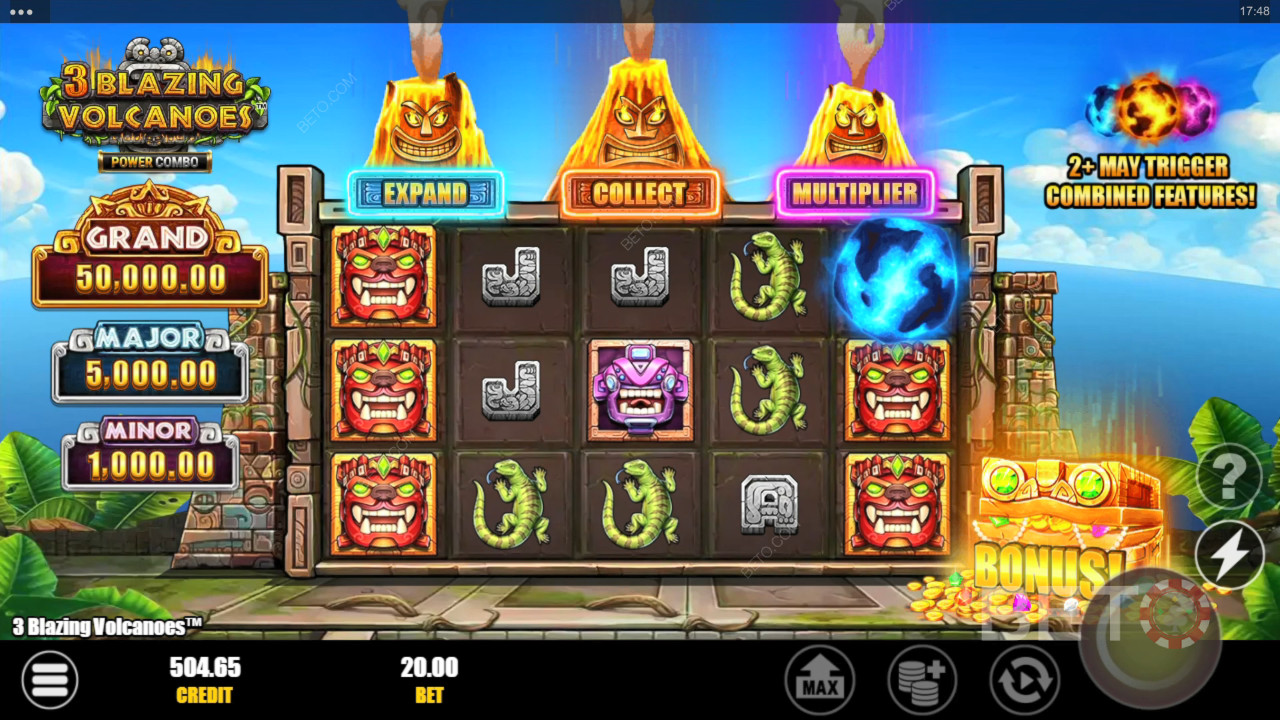Open the hamburger menu

(49, 680)
